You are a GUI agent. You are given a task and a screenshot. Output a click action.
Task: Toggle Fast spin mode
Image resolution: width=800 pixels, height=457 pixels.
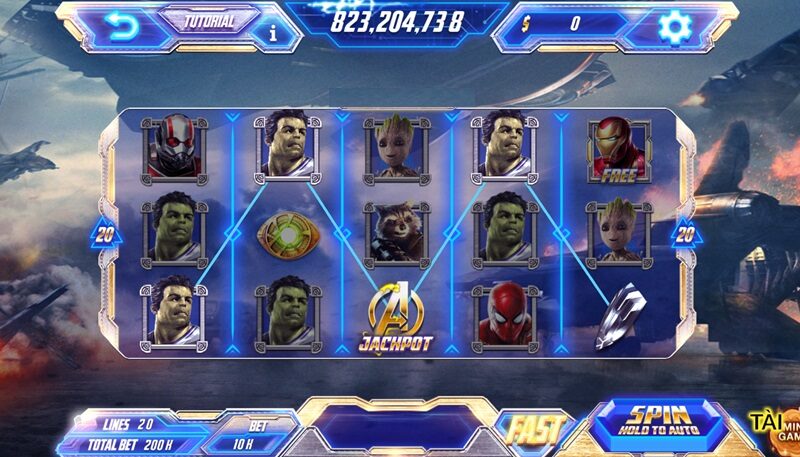[x=533, y=429]
